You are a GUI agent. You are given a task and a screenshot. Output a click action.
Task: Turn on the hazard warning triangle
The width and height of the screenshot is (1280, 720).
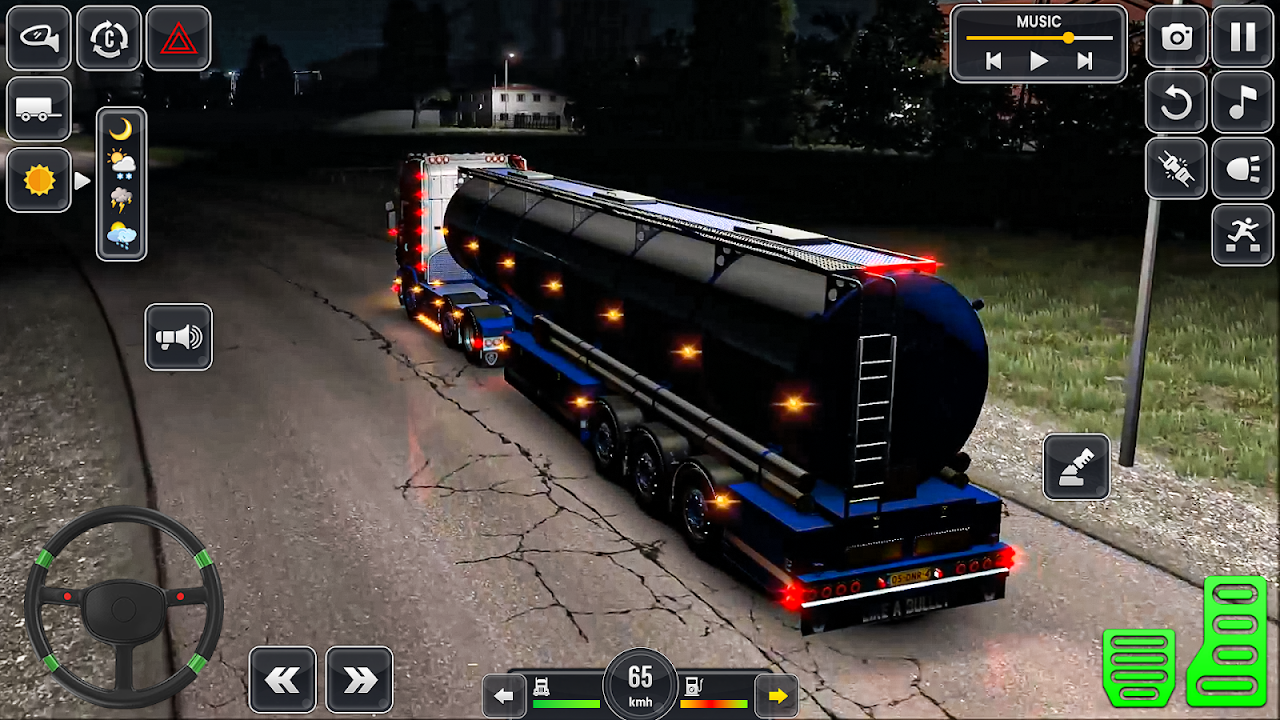(178, 38)
